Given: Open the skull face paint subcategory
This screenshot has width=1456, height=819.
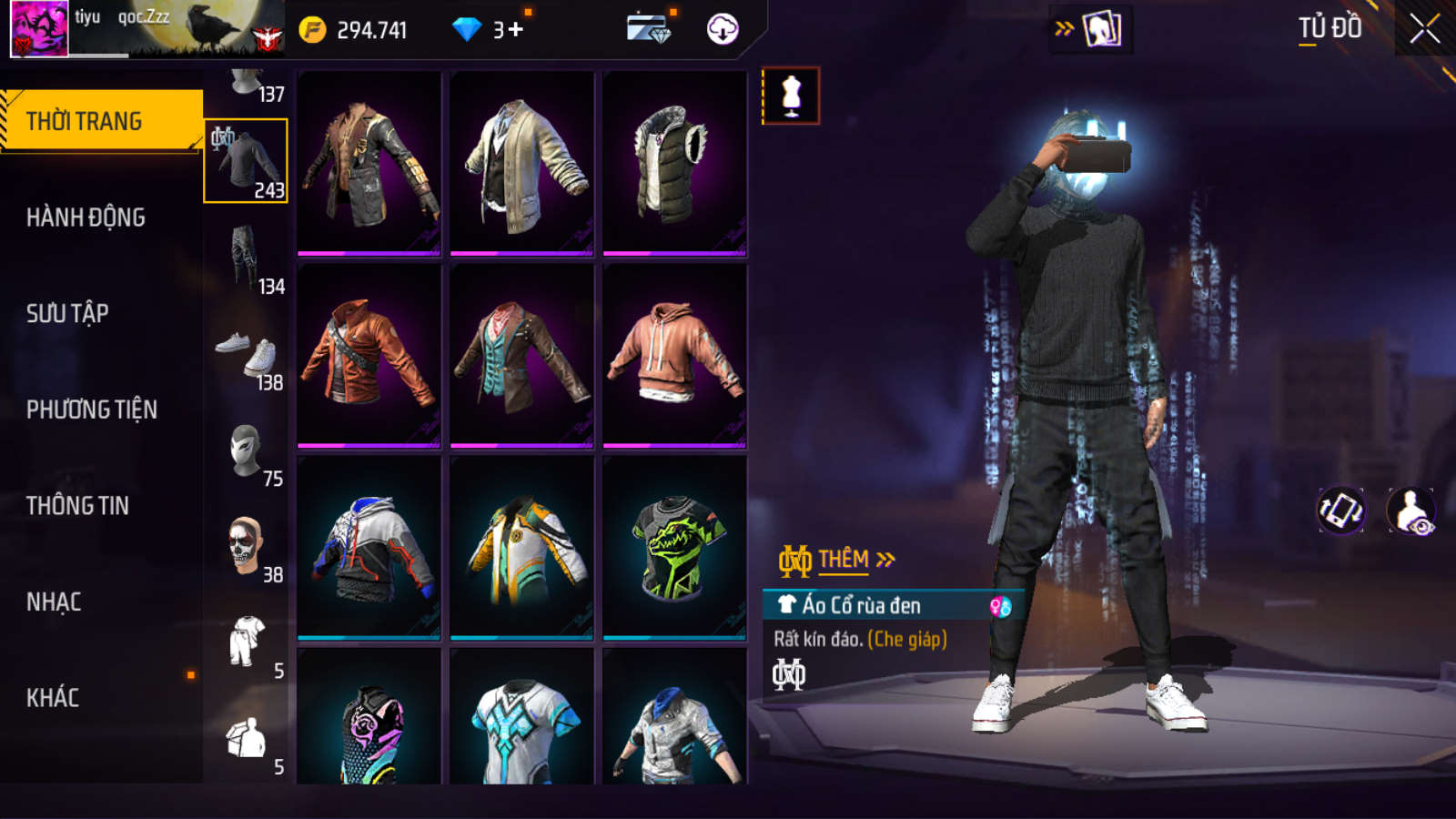Looking at the screenshot, I should point(246,546).
